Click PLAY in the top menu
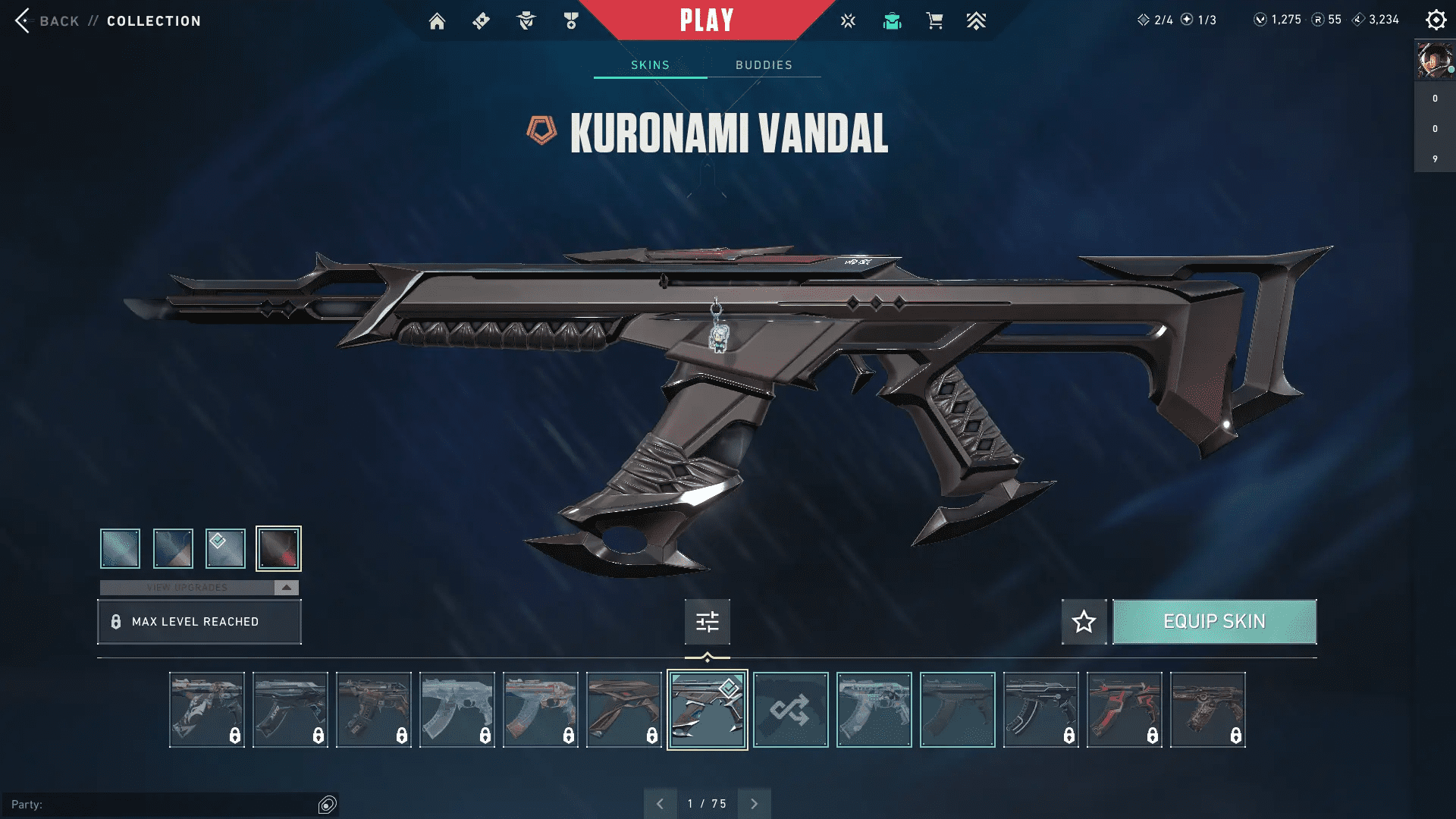 tap(707, 20)
